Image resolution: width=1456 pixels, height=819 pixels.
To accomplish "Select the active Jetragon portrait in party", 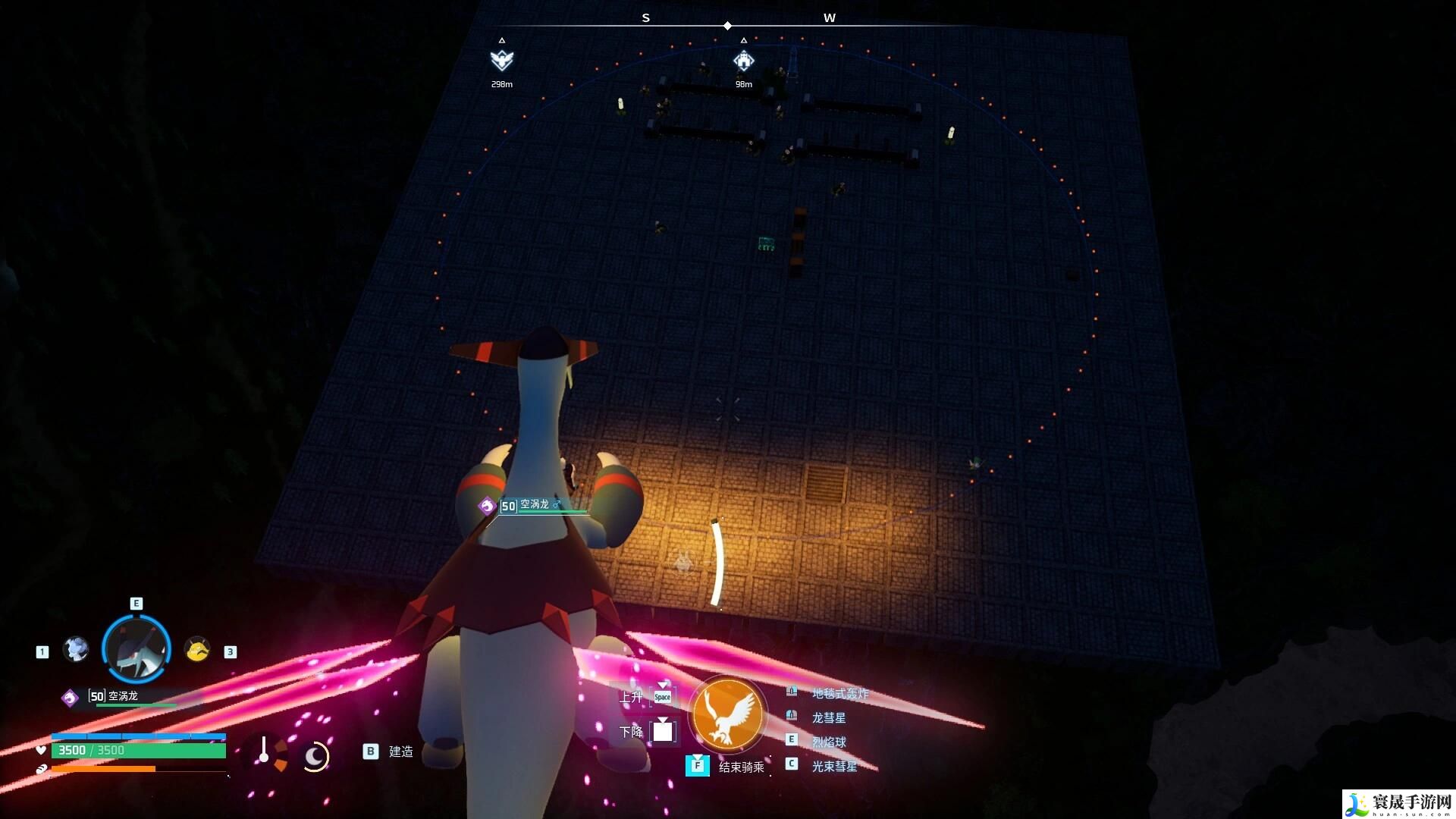I will click(136, 649).
